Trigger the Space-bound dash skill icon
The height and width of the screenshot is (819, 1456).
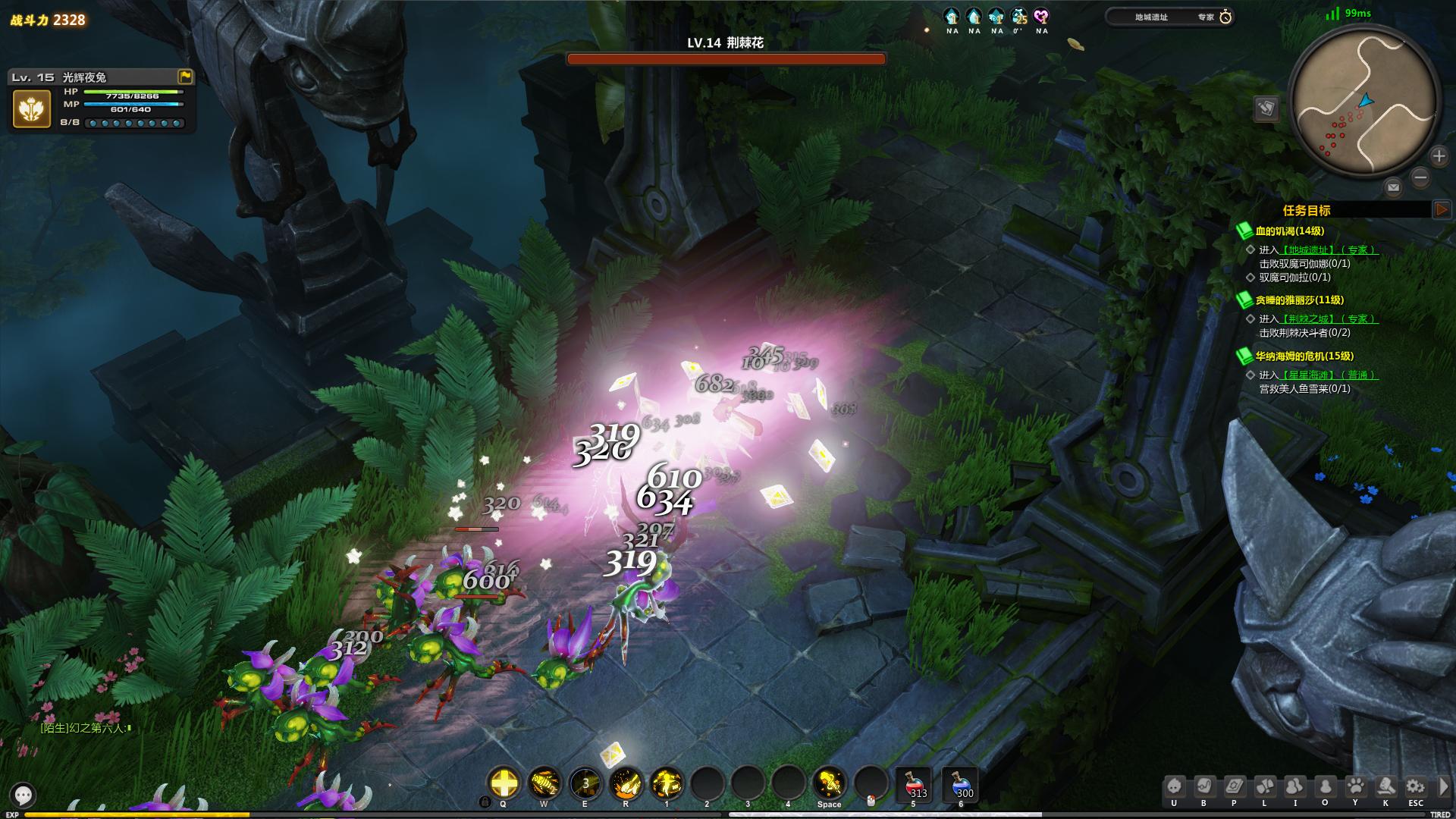tap(830, 783)
